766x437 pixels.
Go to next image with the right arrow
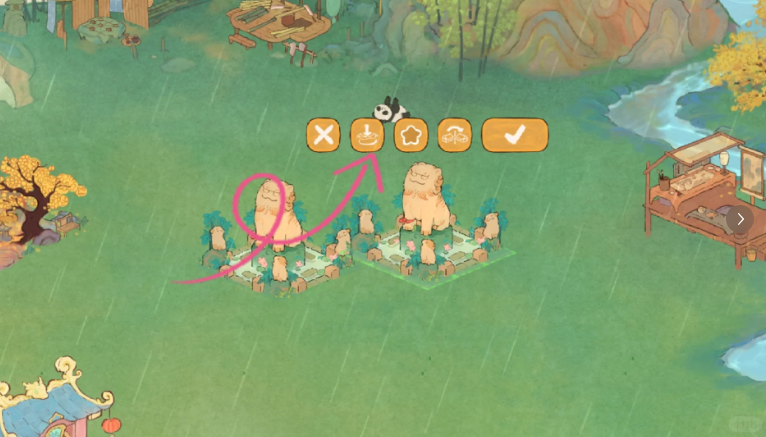click(x=740, y=219)
